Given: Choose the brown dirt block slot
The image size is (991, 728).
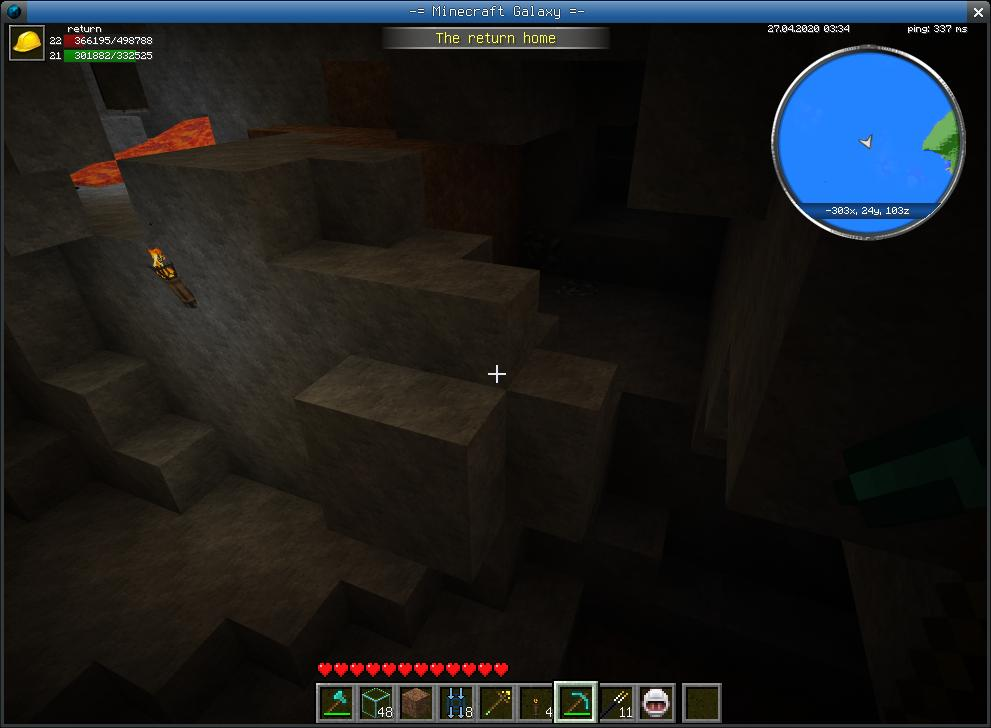Looking at the screenshot, I should pyautogui.click(x=417, y=702).
